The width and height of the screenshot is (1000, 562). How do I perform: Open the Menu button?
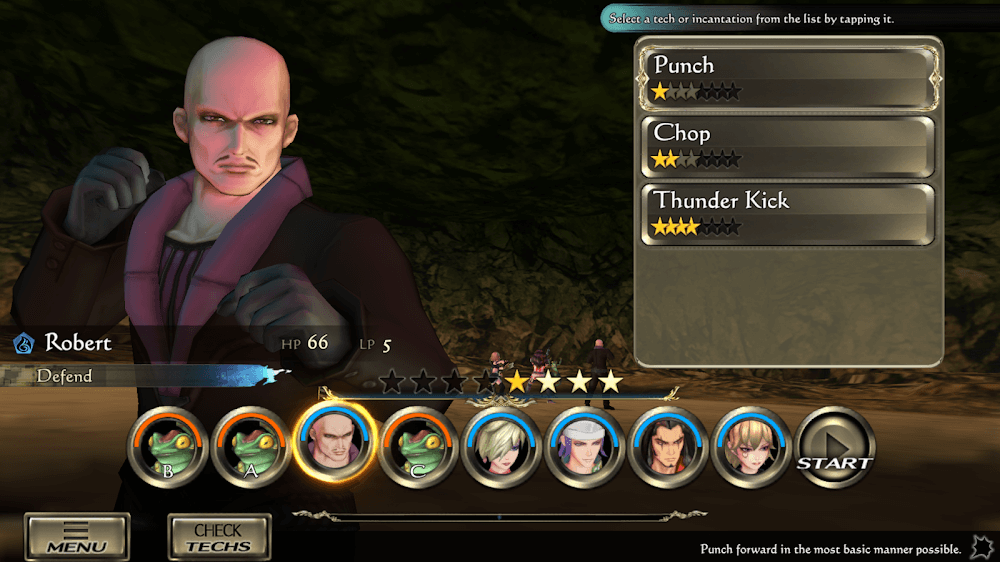77,537
